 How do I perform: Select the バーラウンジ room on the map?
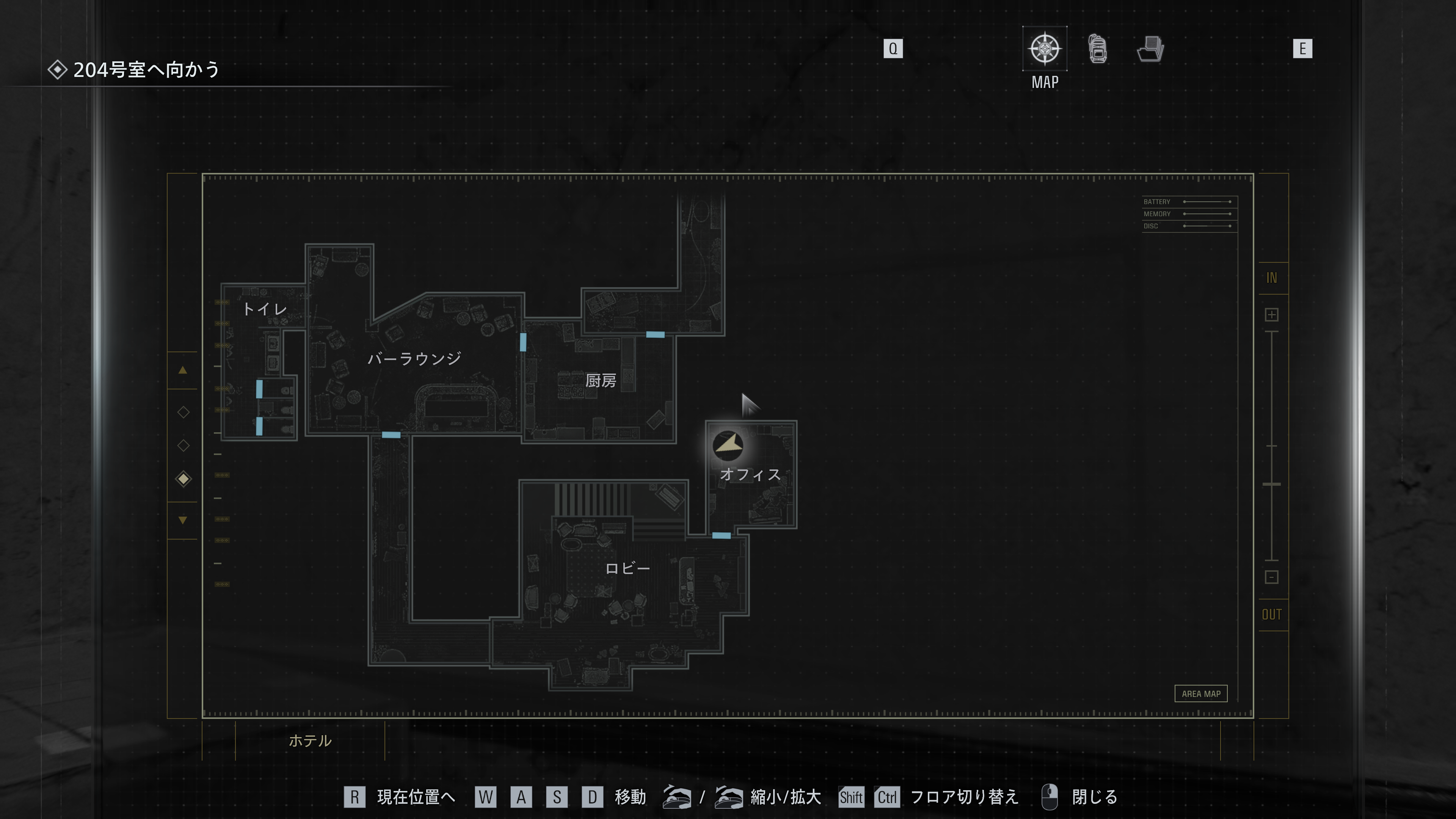(414, 358)
